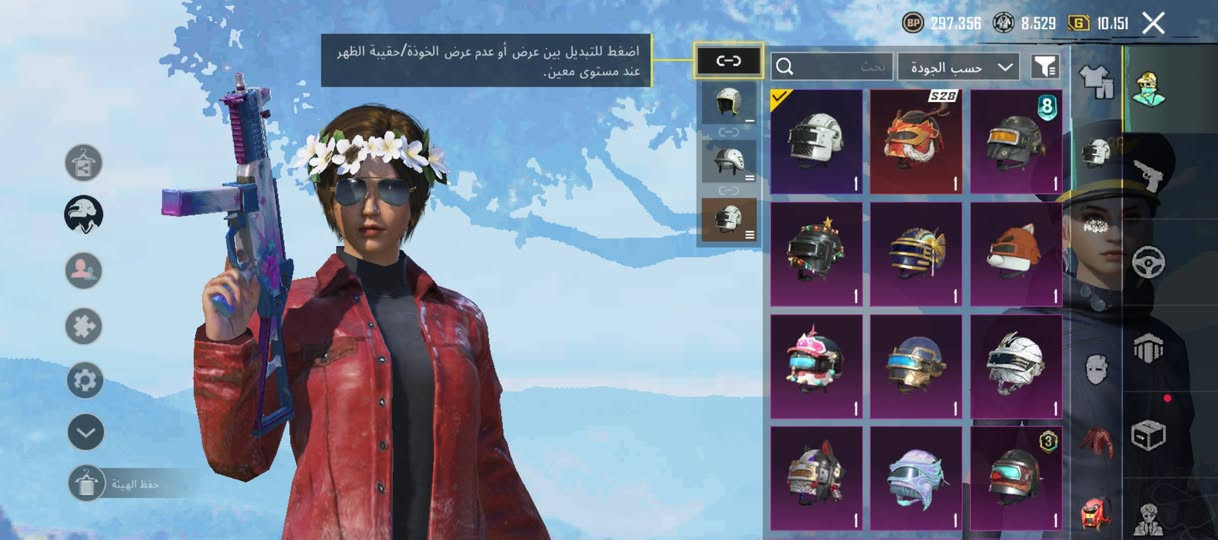The width and height of the screenshot is (1218, 540).
Task: Select the face mask category icon
Action: coord(1096,364)
